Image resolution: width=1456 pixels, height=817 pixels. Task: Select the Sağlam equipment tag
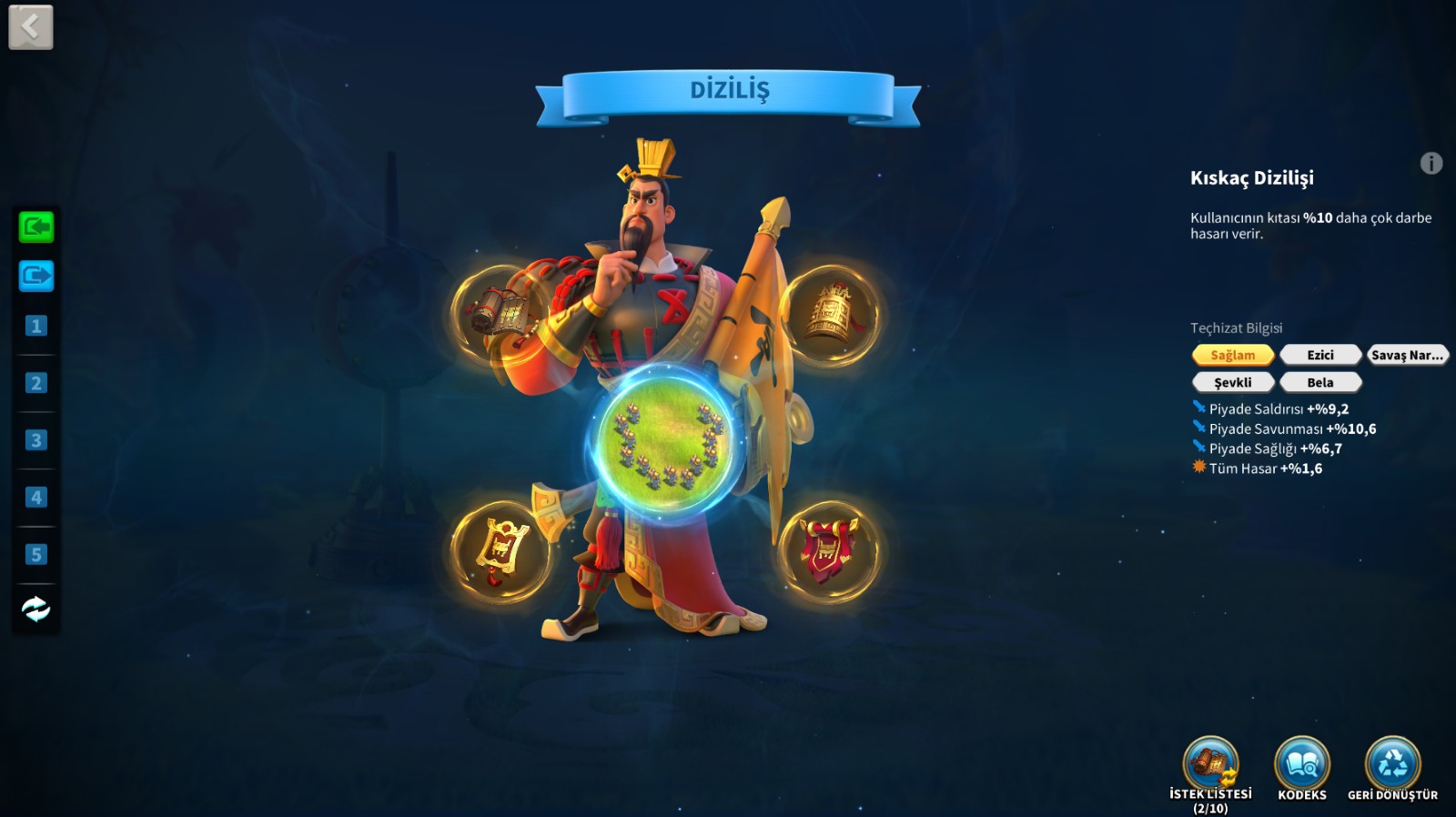pos(1232,355)
